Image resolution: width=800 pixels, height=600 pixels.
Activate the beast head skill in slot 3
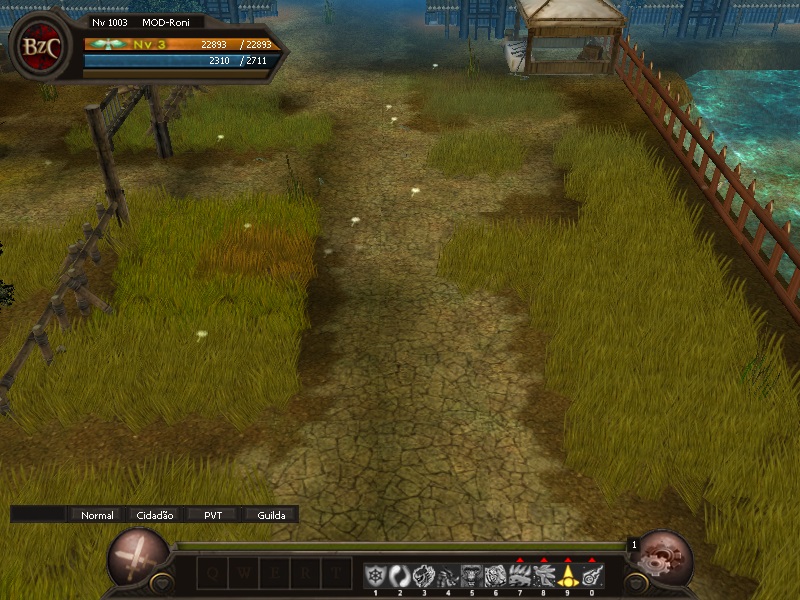pyautogui.click(x=423, y=575)
